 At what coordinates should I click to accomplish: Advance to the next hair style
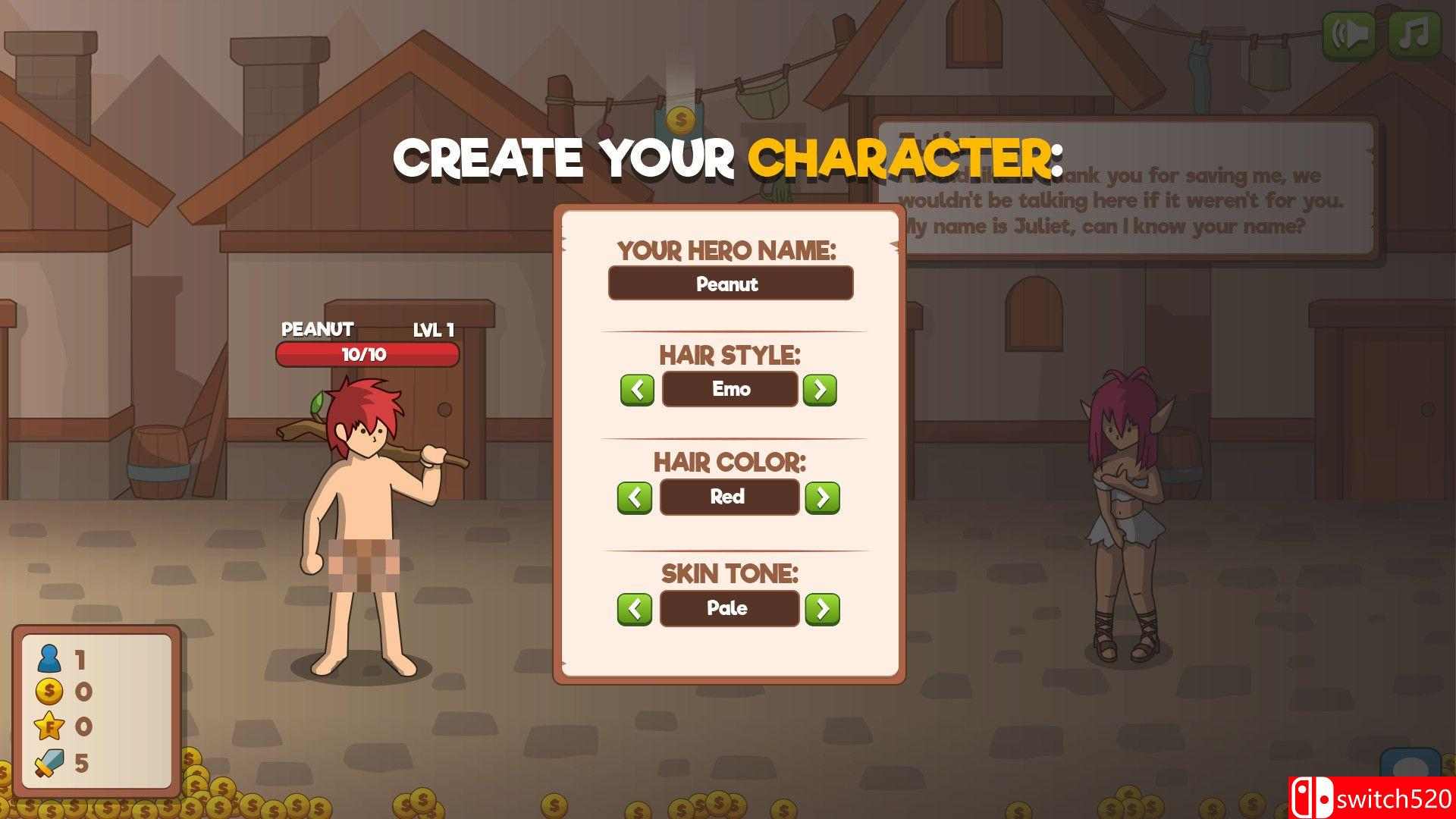(821, 390)
